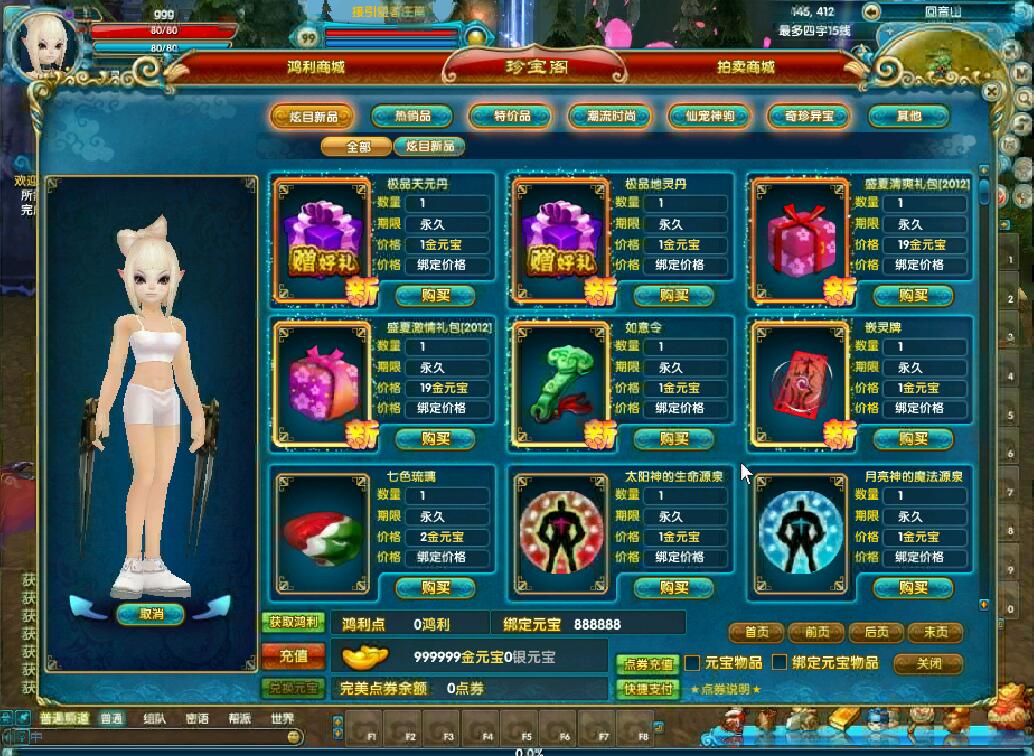Switch to the 全部 sub-tab

pyautogui.click(x=357, y=146)
